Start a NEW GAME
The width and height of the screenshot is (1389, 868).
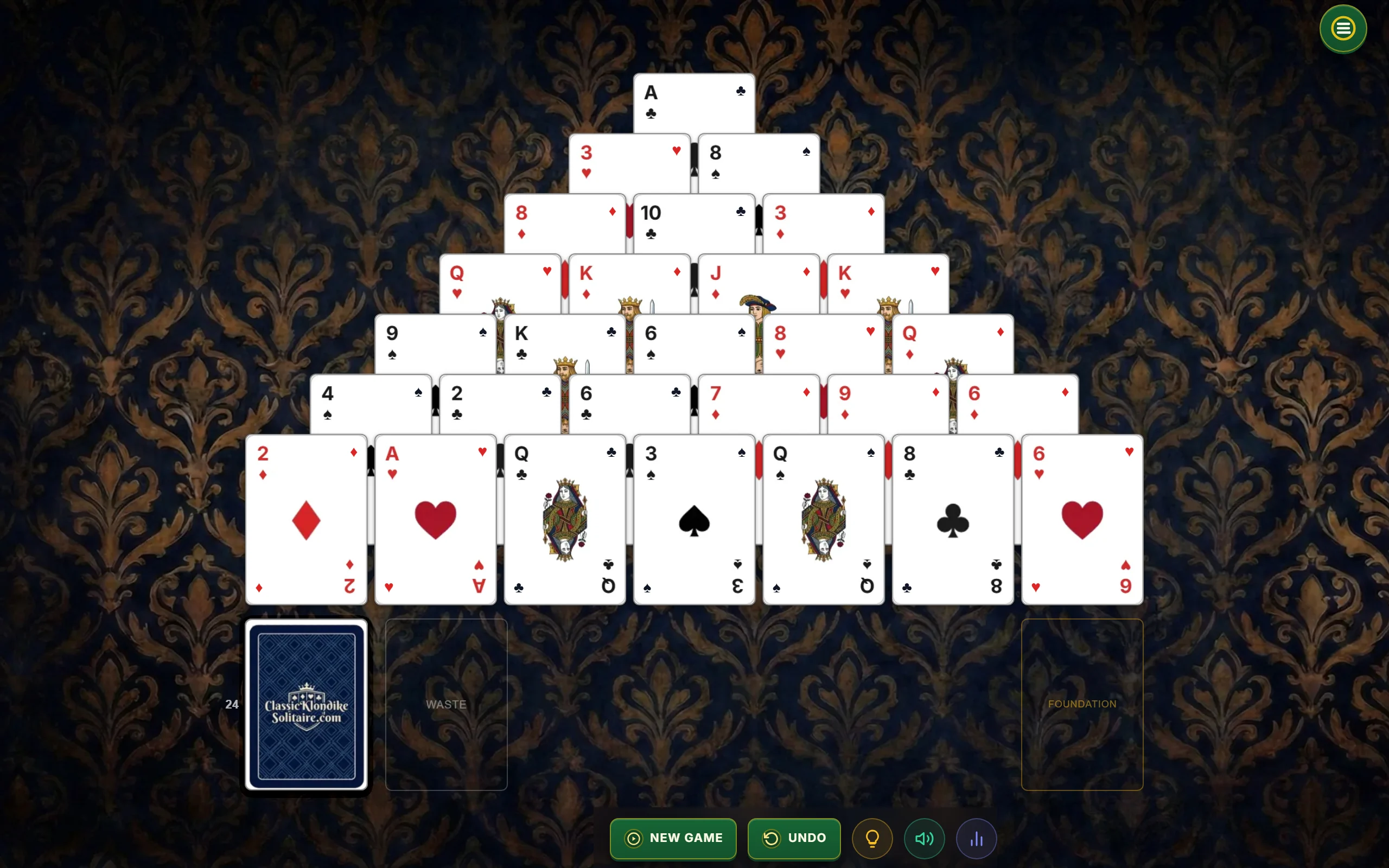point(673,838)
